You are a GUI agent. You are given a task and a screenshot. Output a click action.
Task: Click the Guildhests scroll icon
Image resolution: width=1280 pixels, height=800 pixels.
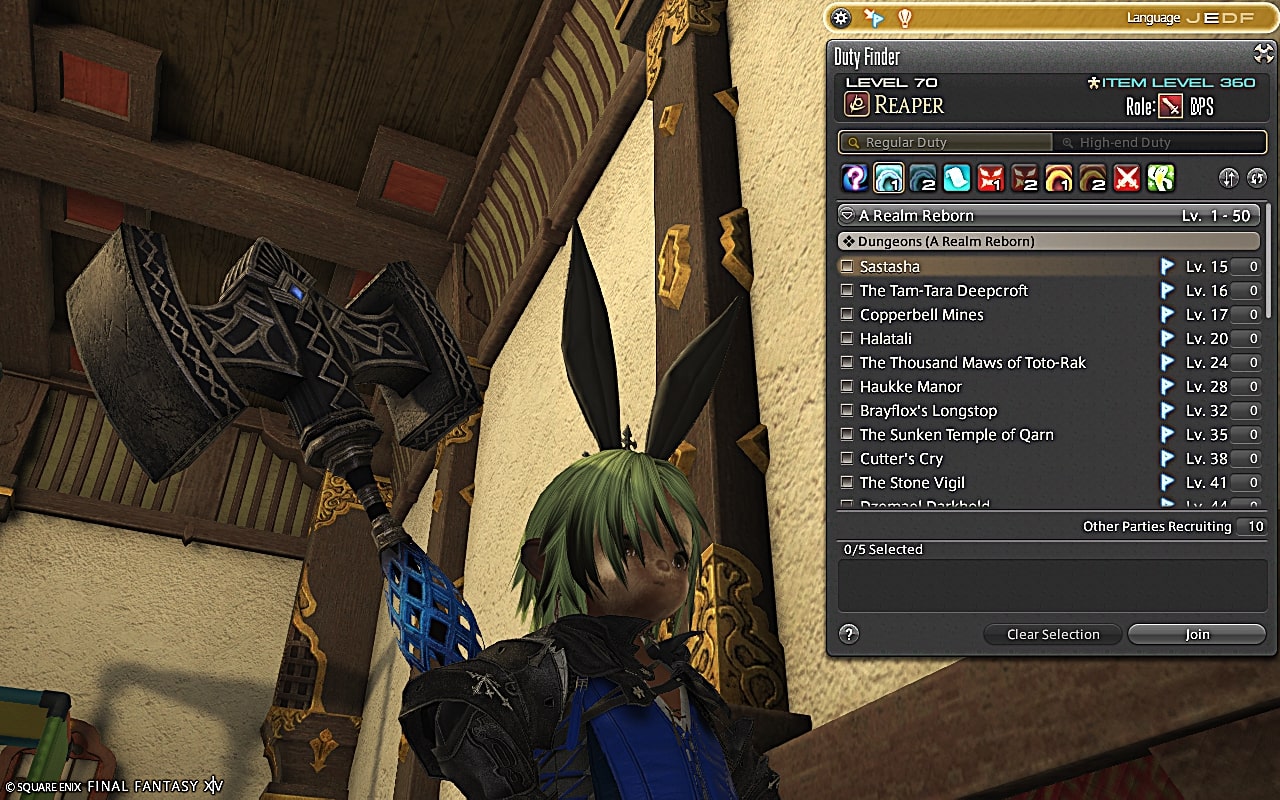tap(955, 178)
